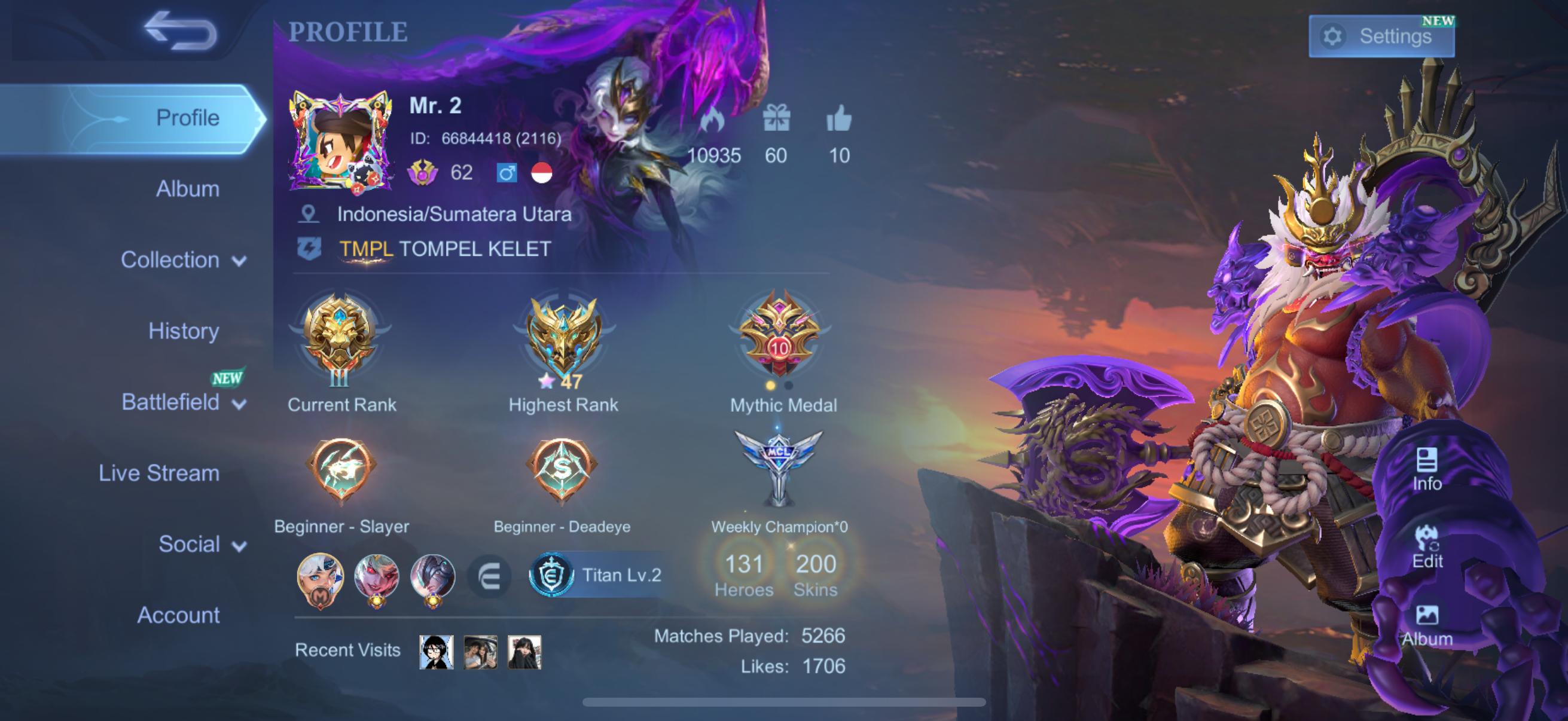Open the first Recent Visits avatar
Image resolution: width=1568 pixels, height=721 pixels.
click(436, 652)
